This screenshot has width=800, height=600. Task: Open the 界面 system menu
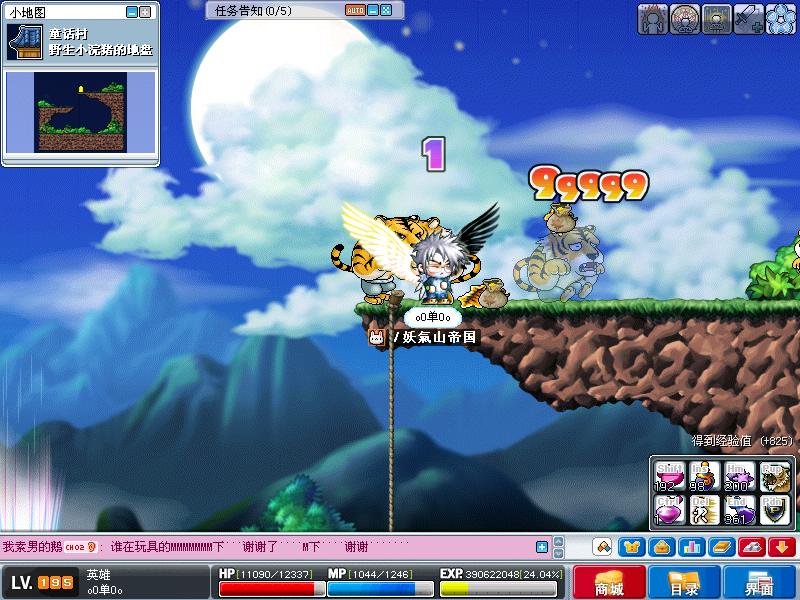(x=758, y=584)
